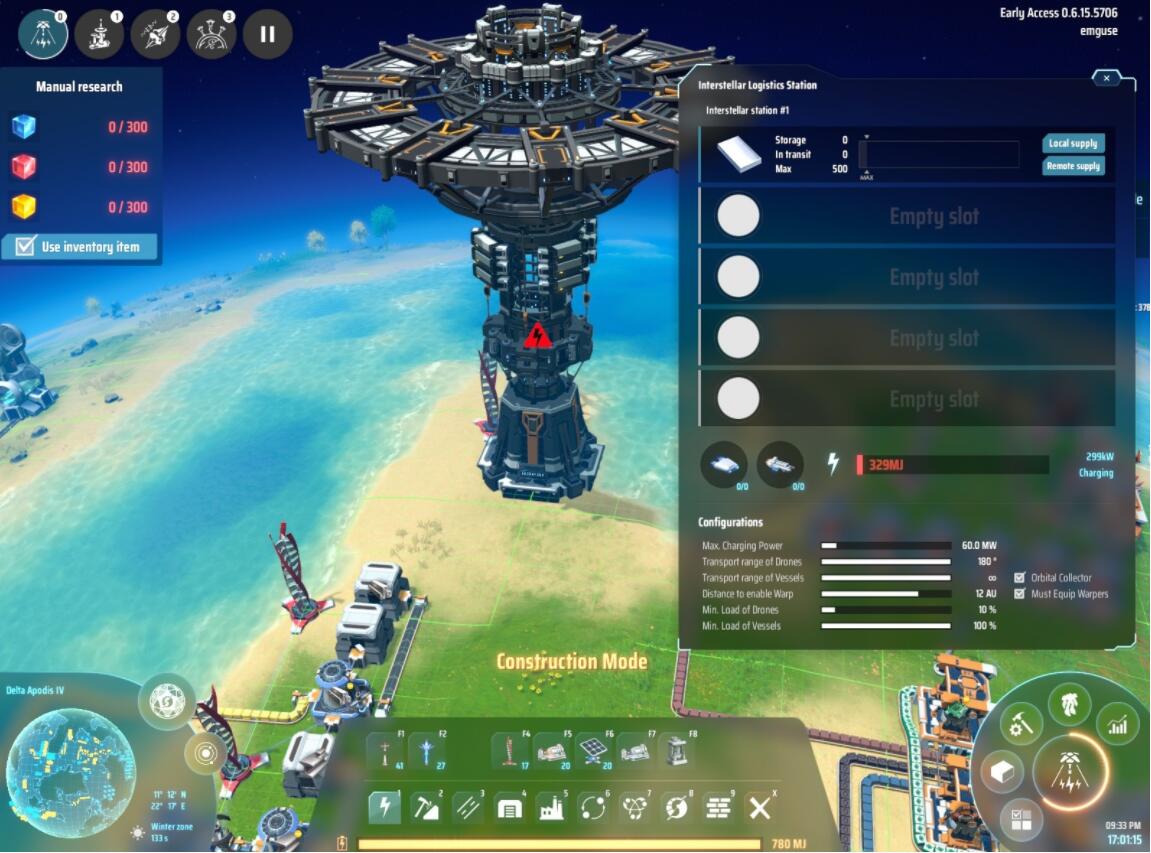Open the statistics bar chart panel
This screenshot has height=853, width=1151.
click(x=1117, y=724)
